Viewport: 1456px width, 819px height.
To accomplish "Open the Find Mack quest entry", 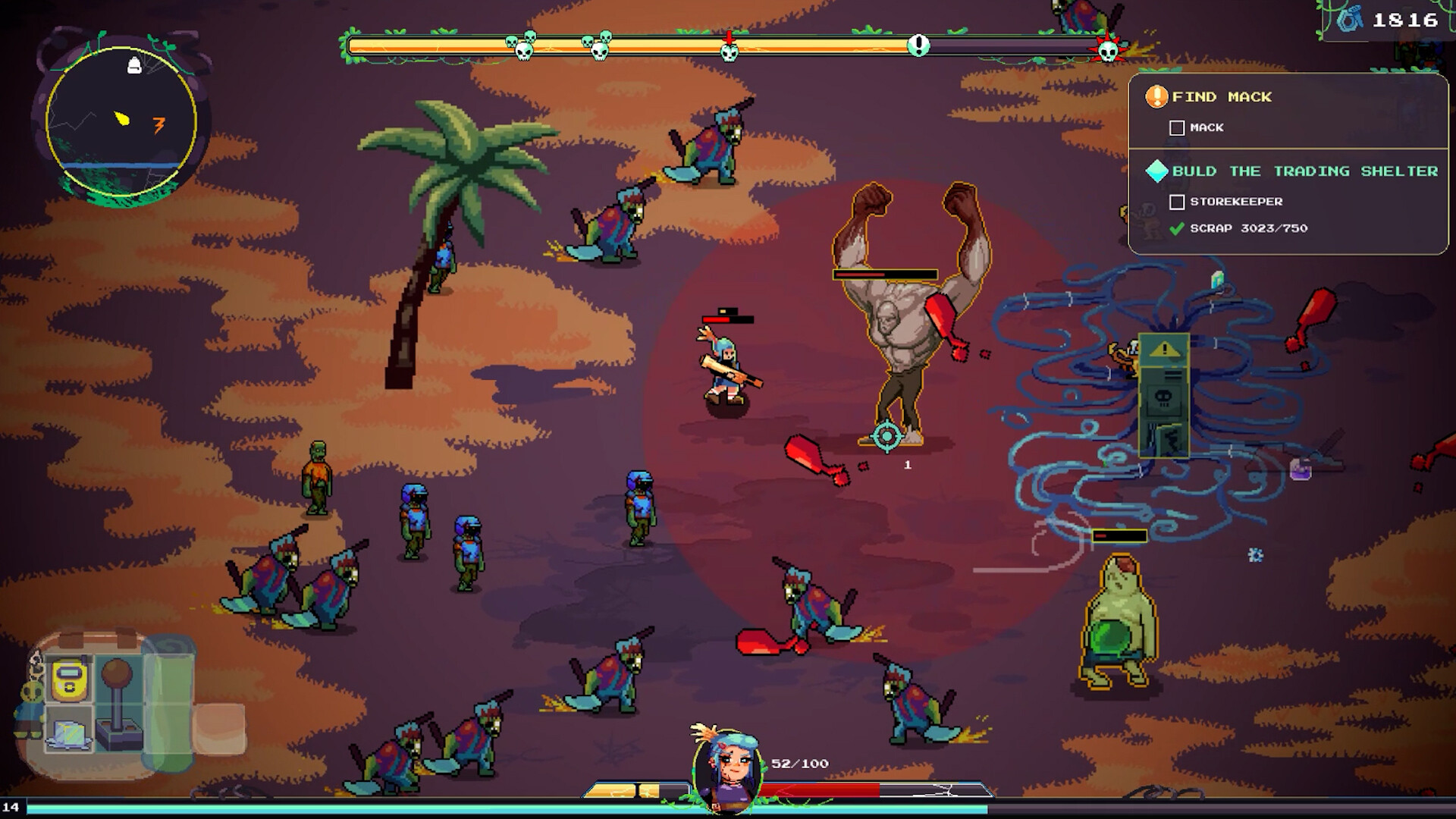I will (1221, 97).
